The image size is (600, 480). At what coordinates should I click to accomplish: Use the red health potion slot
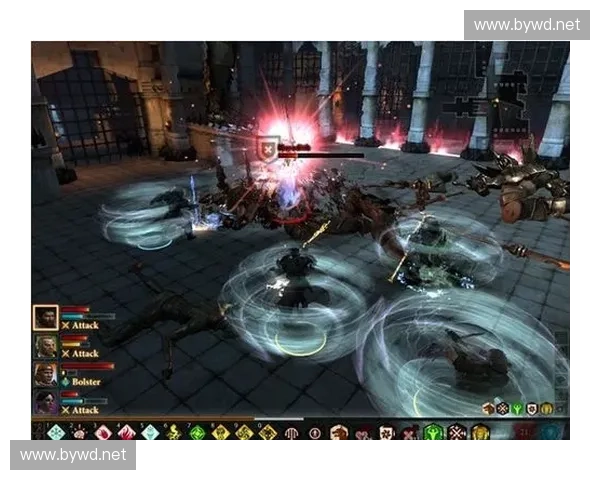pyautogui.click(x=525, y=432)
